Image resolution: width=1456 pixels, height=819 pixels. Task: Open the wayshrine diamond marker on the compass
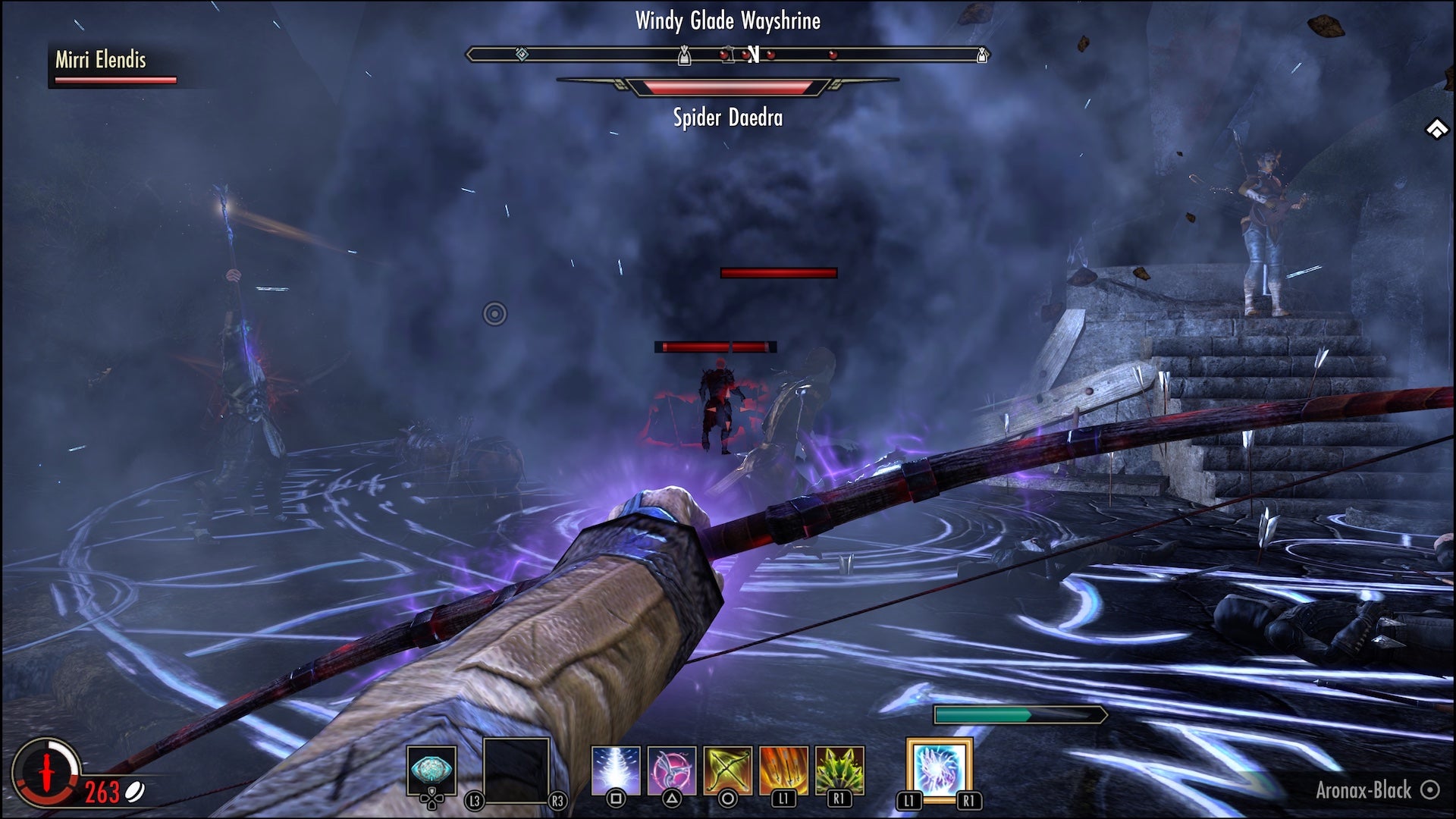pos(521,53)
